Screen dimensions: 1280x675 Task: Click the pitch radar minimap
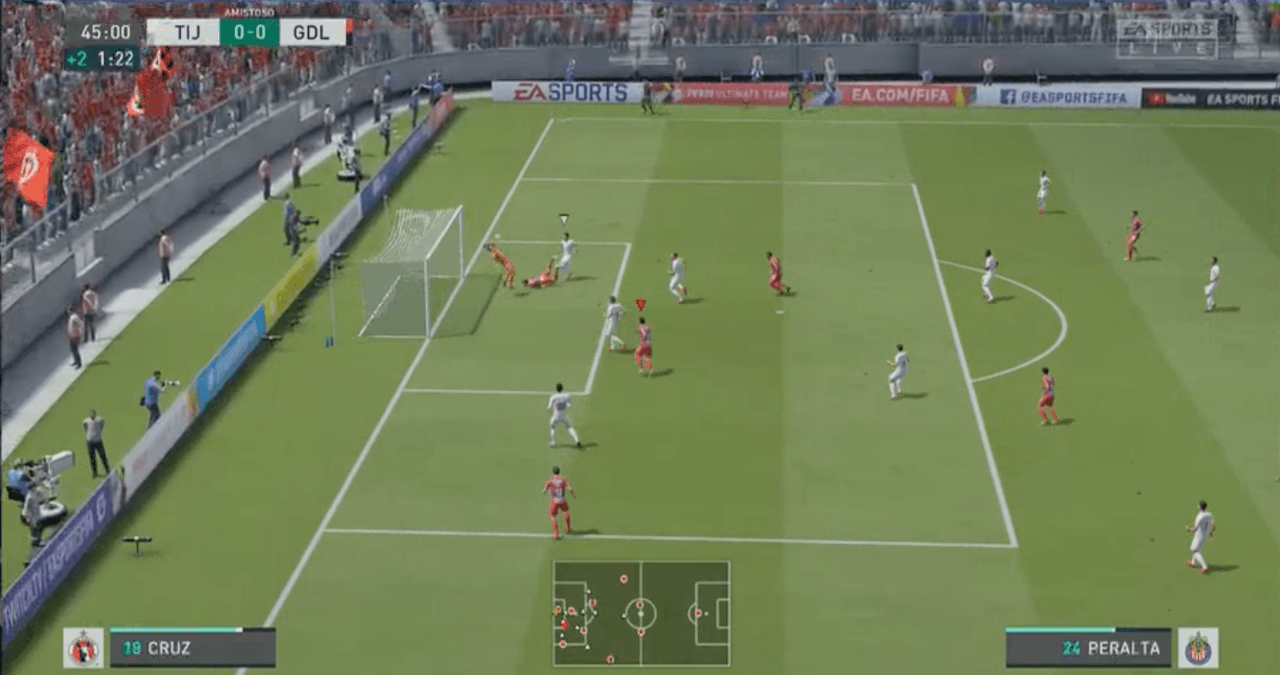click(x=641, y=613)
